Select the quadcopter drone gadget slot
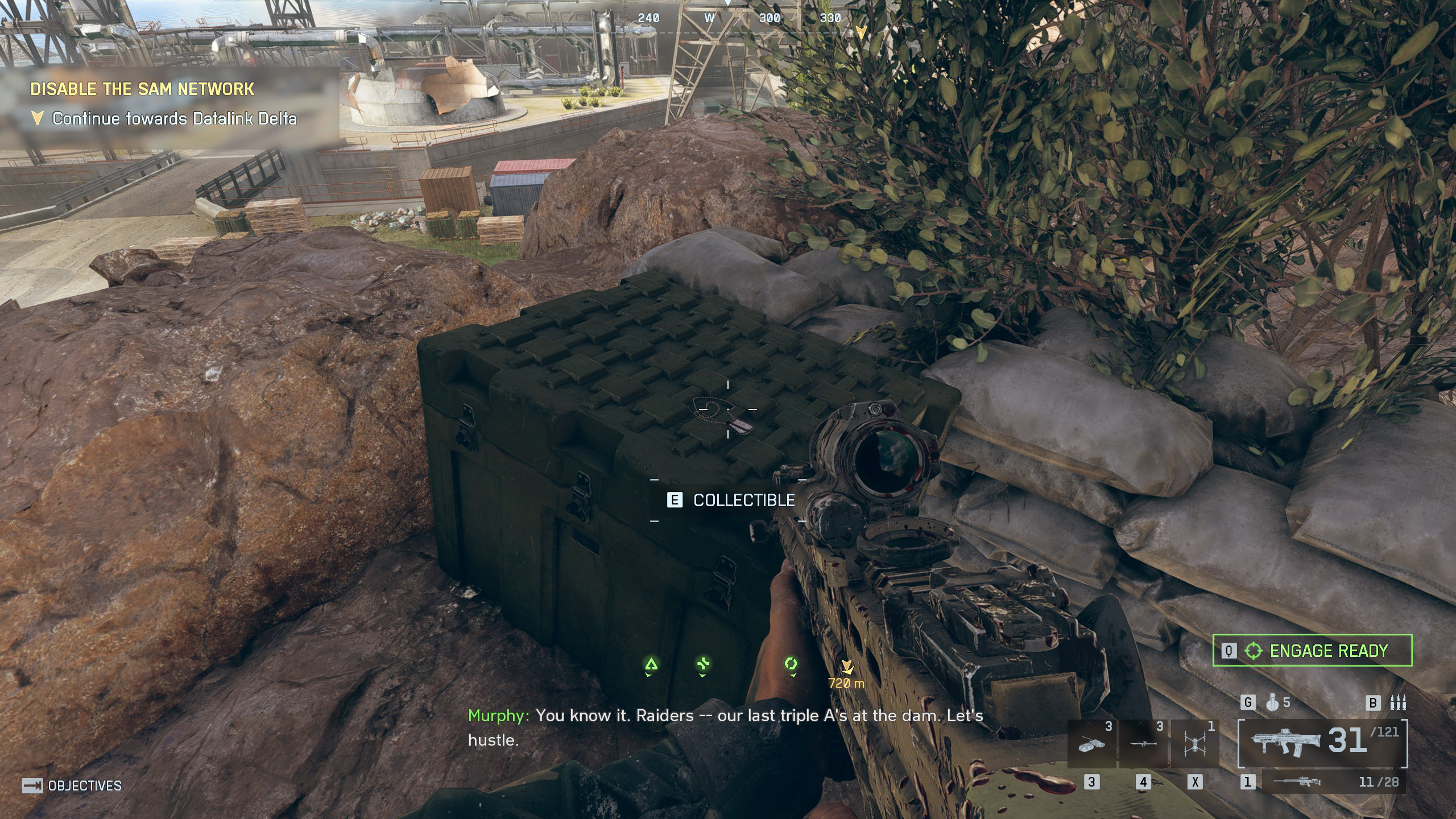The width and height of the screenshot is (1456, 819). (x=1194, y=744)
